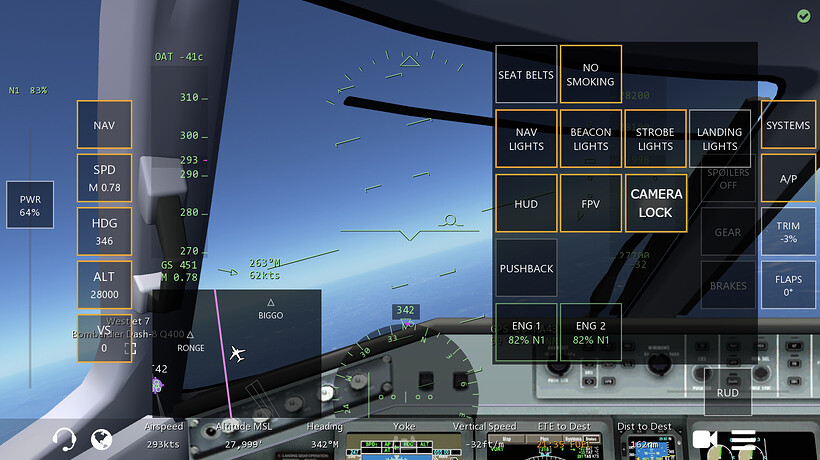Toggle the BEACON LIGHTS button

point(590,139)
